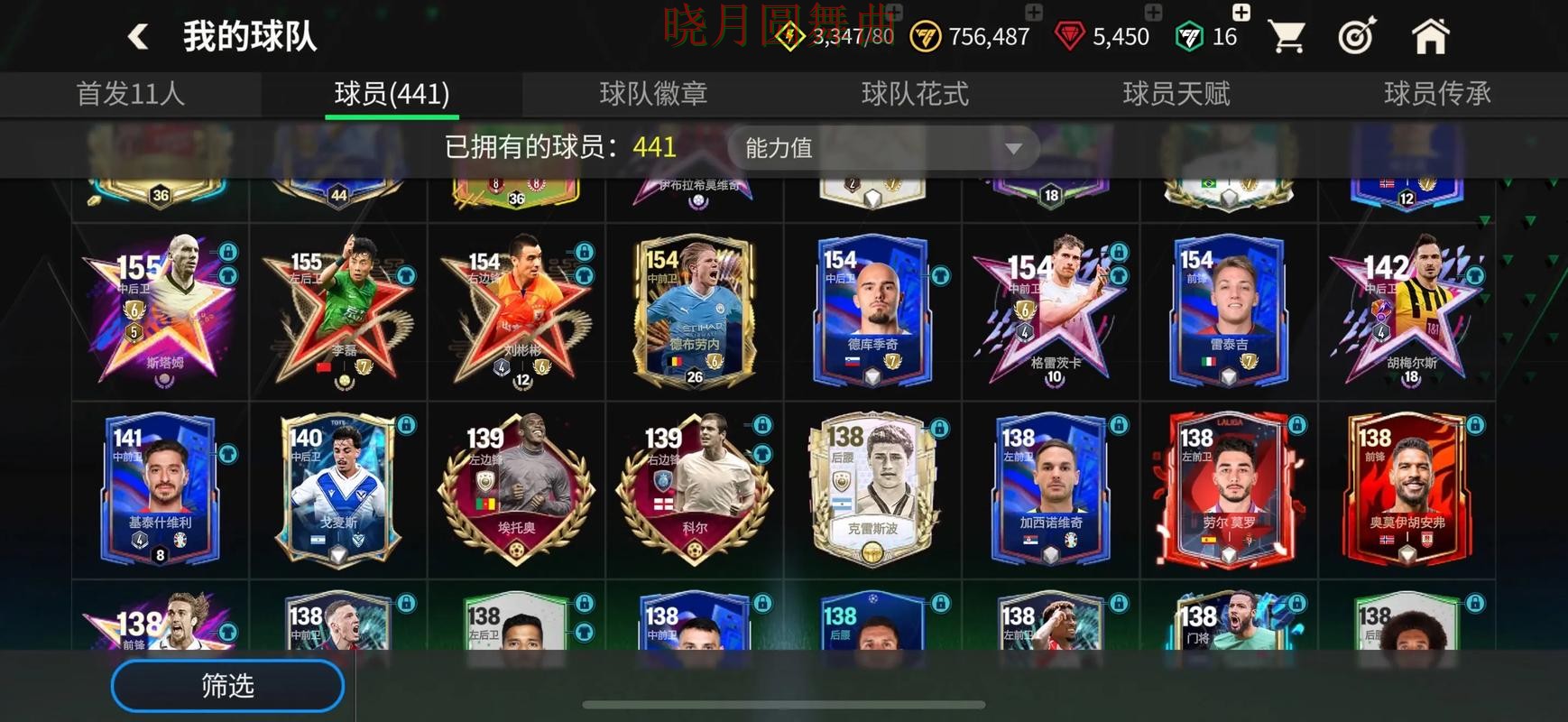
Task: Click the plus icon beside the gems counter
Action: tap(1152, 13)
